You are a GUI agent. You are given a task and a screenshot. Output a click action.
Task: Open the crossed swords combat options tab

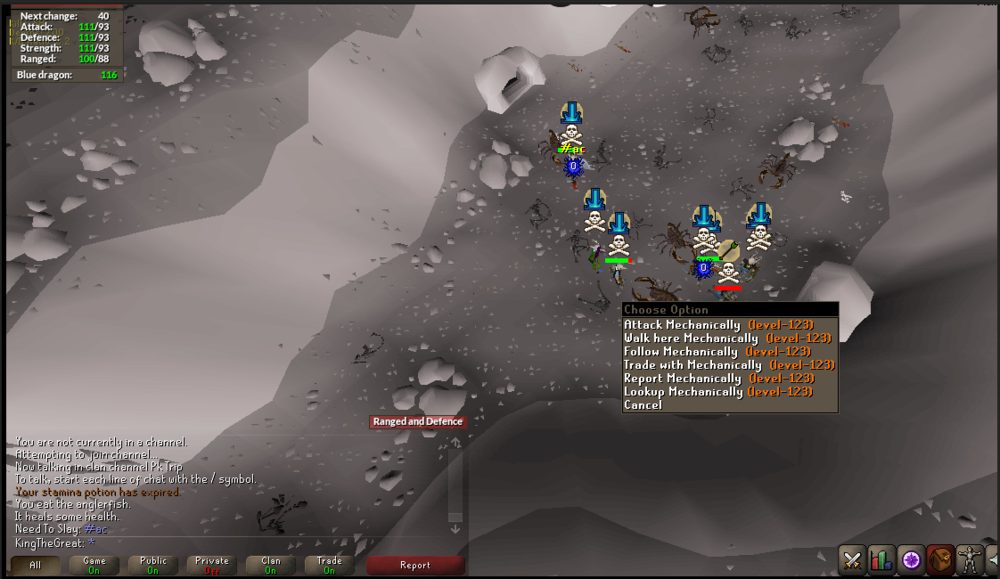coord(852,559)
